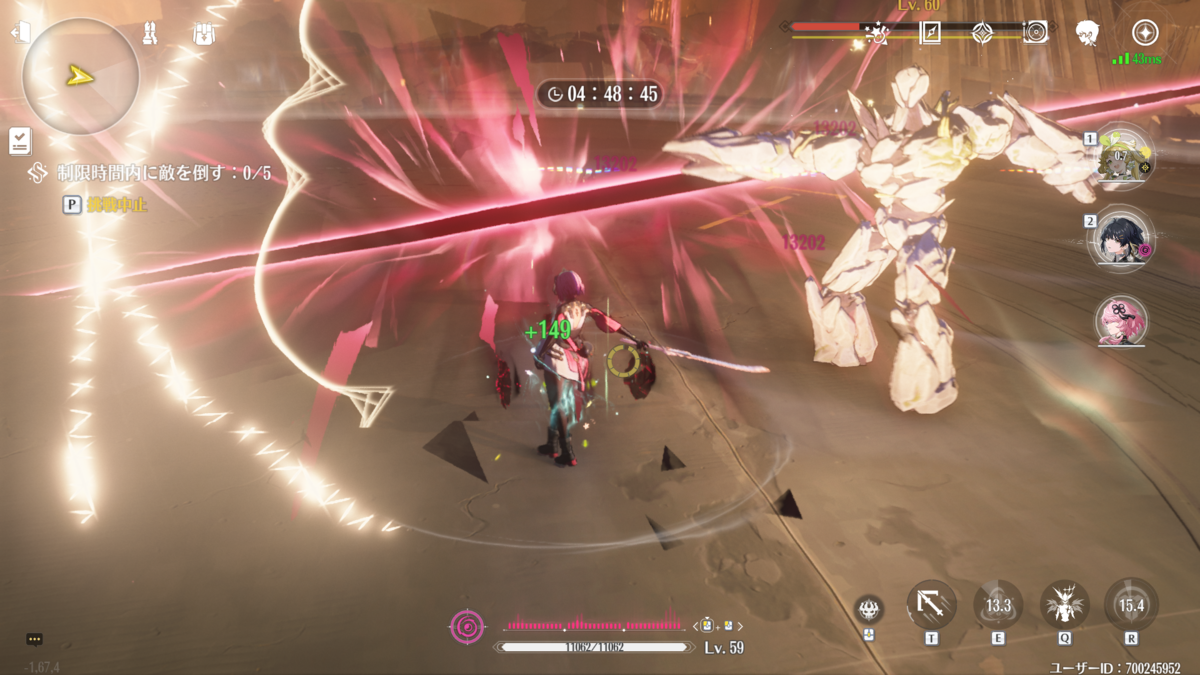Use the small flame-creature utility icon

click(869, 608)
